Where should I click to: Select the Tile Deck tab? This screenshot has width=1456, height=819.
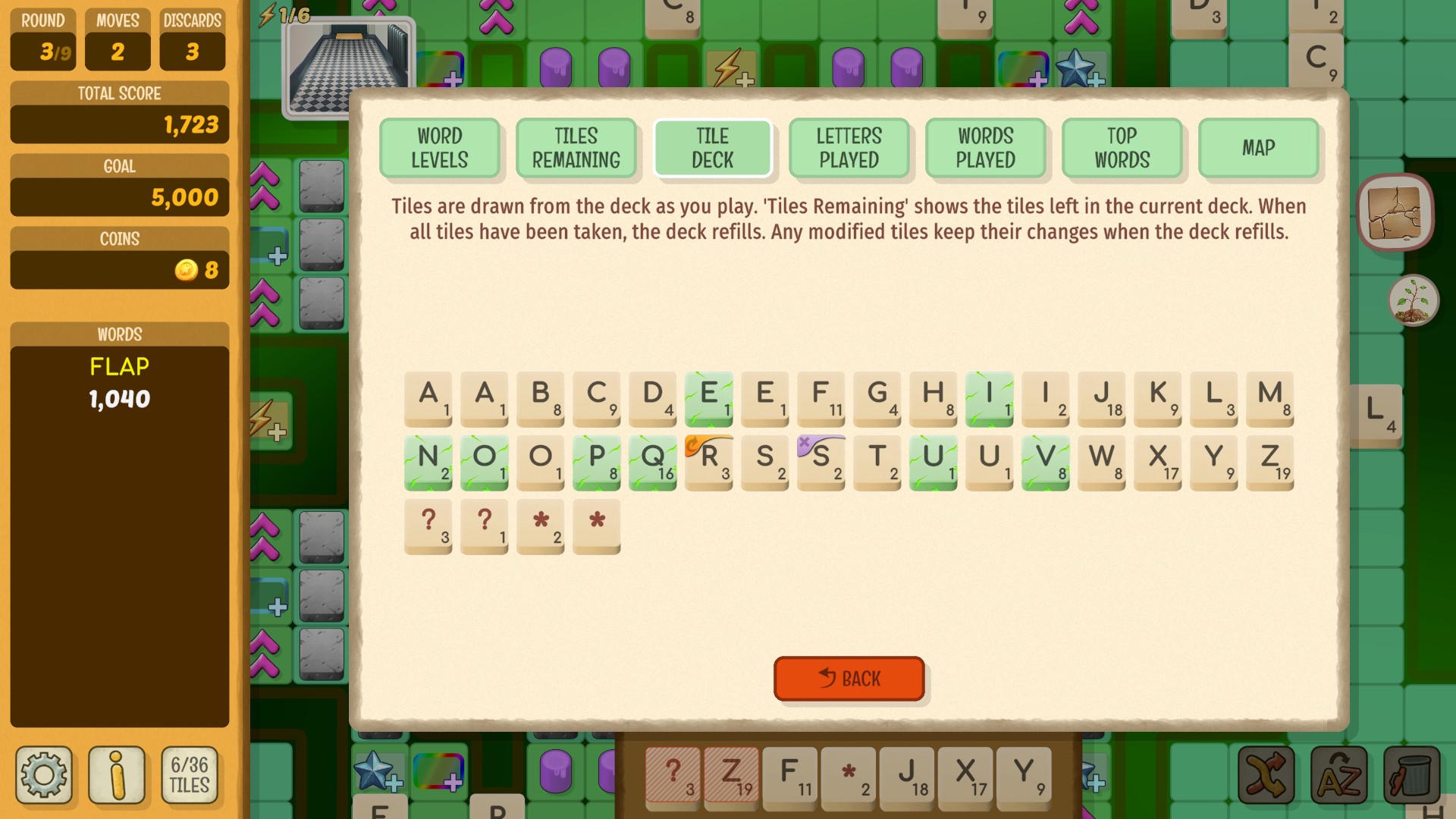click(x=712, y=148)
